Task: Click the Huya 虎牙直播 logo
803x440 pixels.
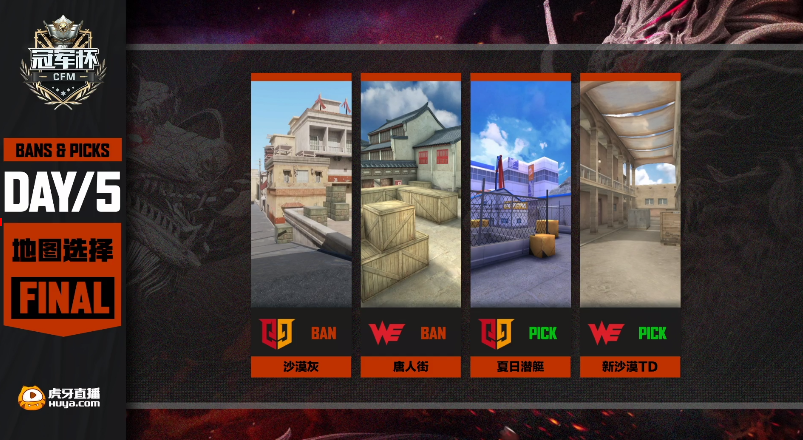Action: [x=60, y=398]
